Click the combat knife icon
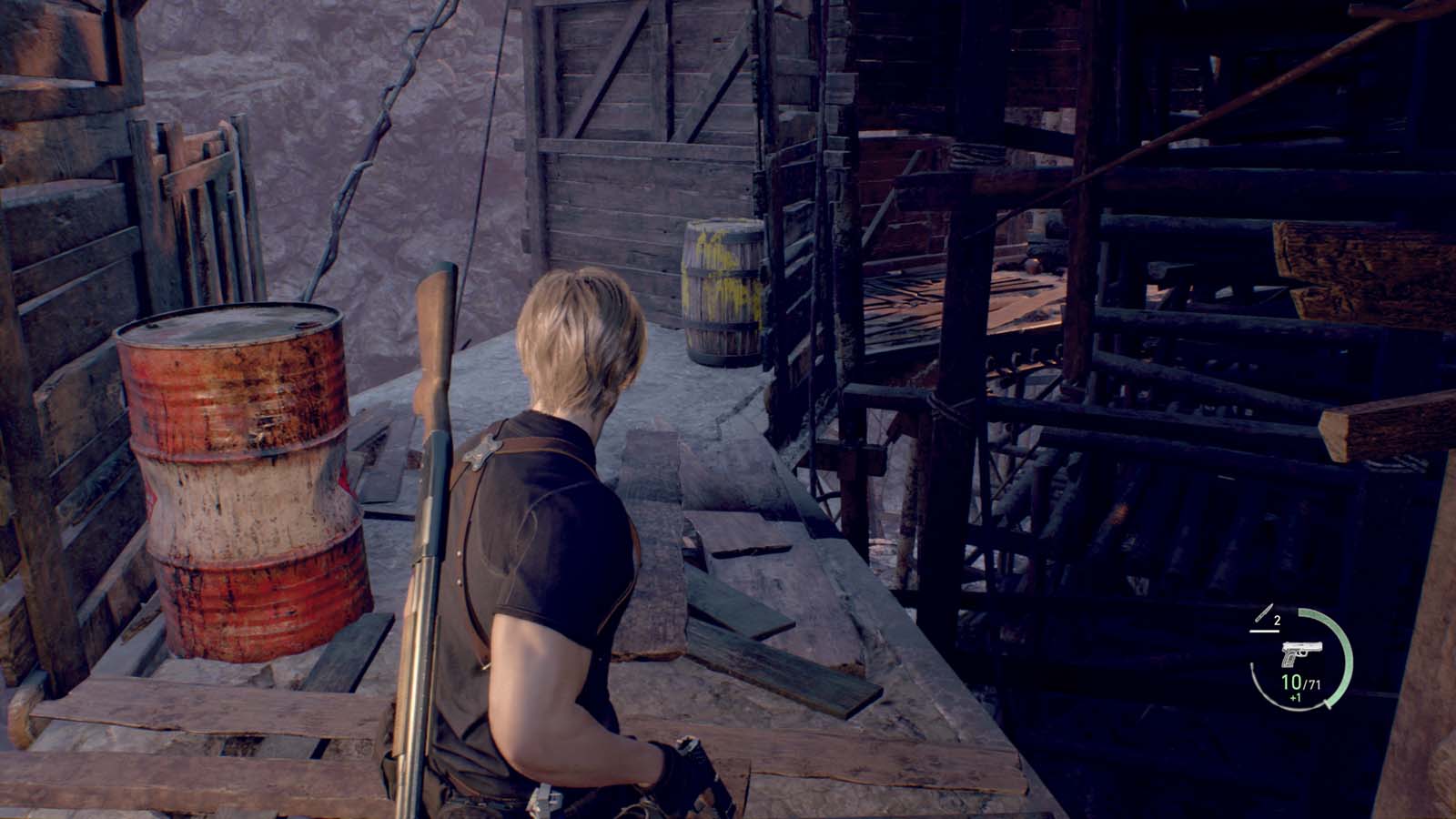 pos(1263,612)
